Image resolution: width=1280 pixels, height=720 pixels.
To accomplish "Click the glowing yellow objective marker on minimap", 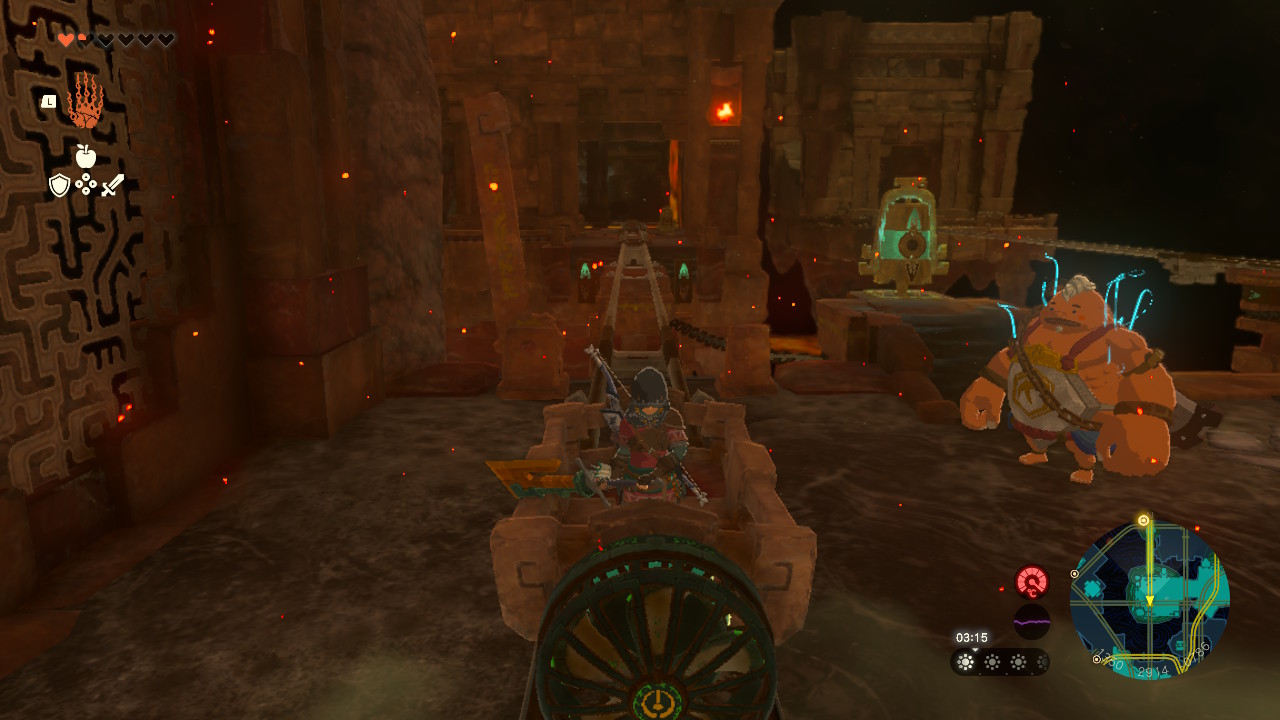I will pyautogui.click(x=1143, y=520).
